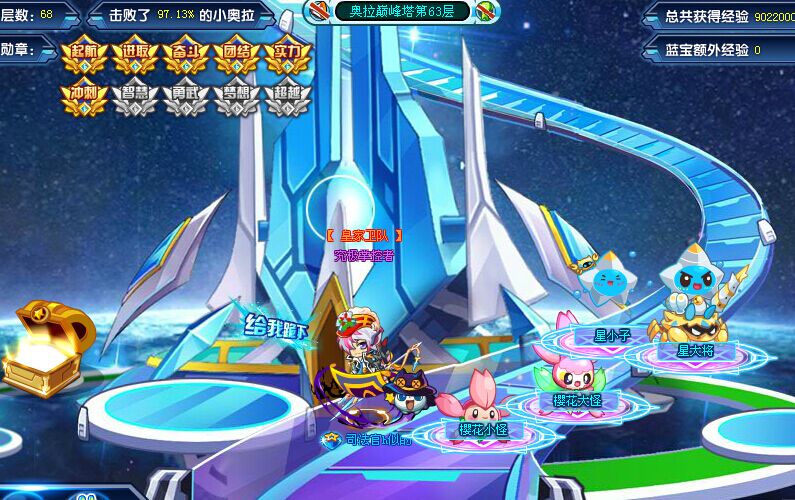Click the 起航 gold medal badge
Viewport: 795px width, 500px height.
point(84,57)
